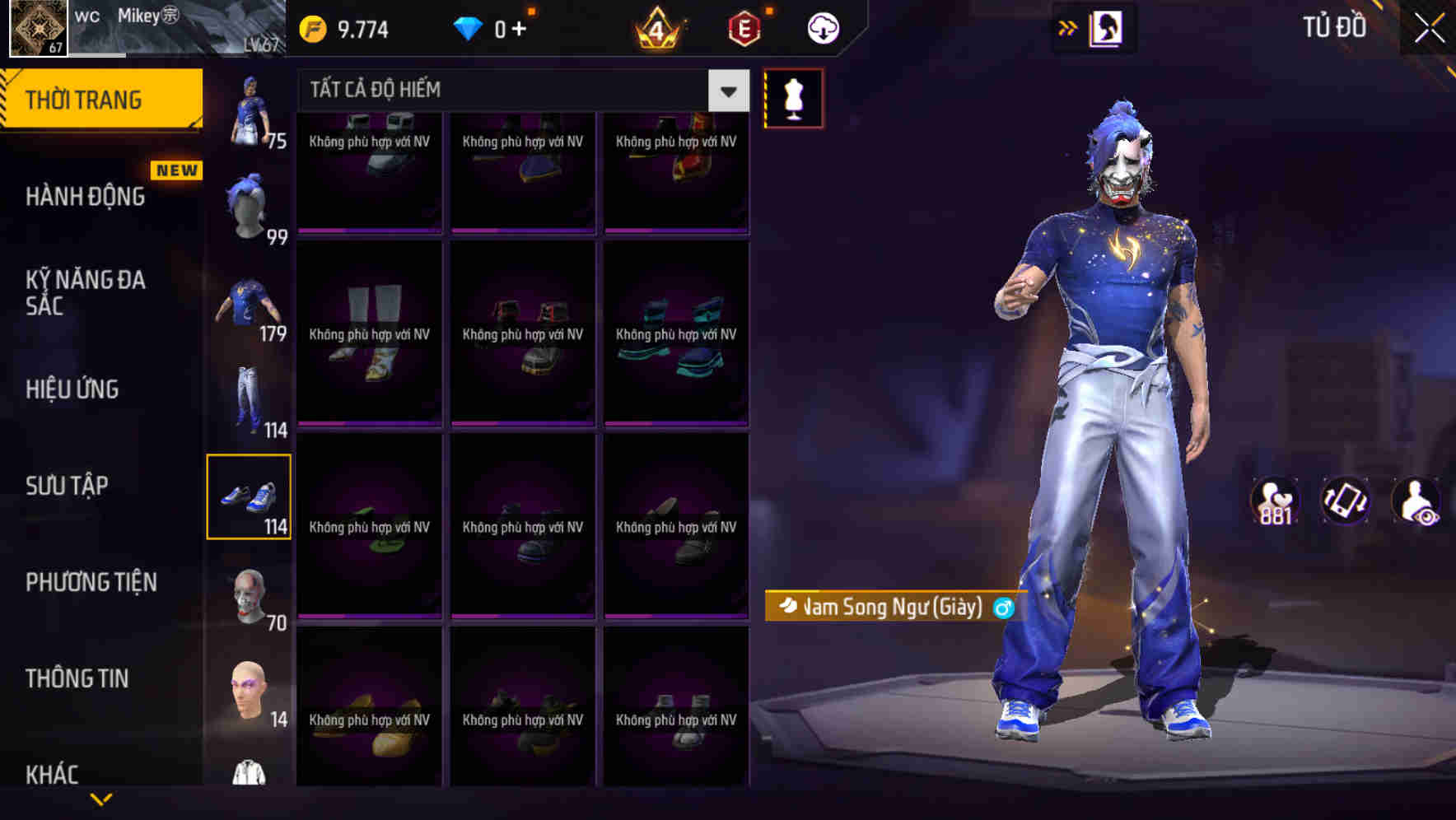Select the blue hairstyle marked 99
Viewport: 1456px width, 820px height.
tap(247, 203)
